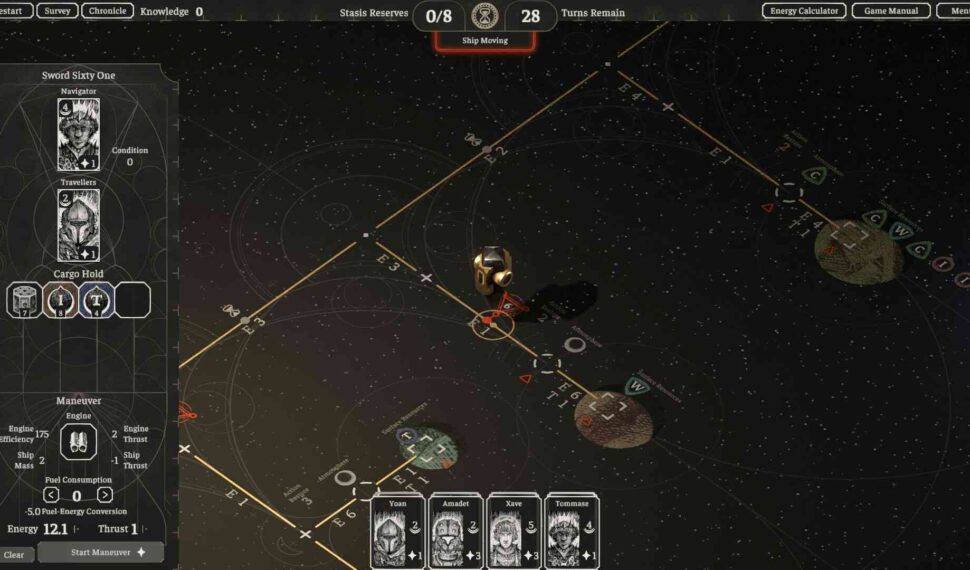This screenshot has height=570, width=970.
Task: Show the Game Manual
Action: click(891, 11)
